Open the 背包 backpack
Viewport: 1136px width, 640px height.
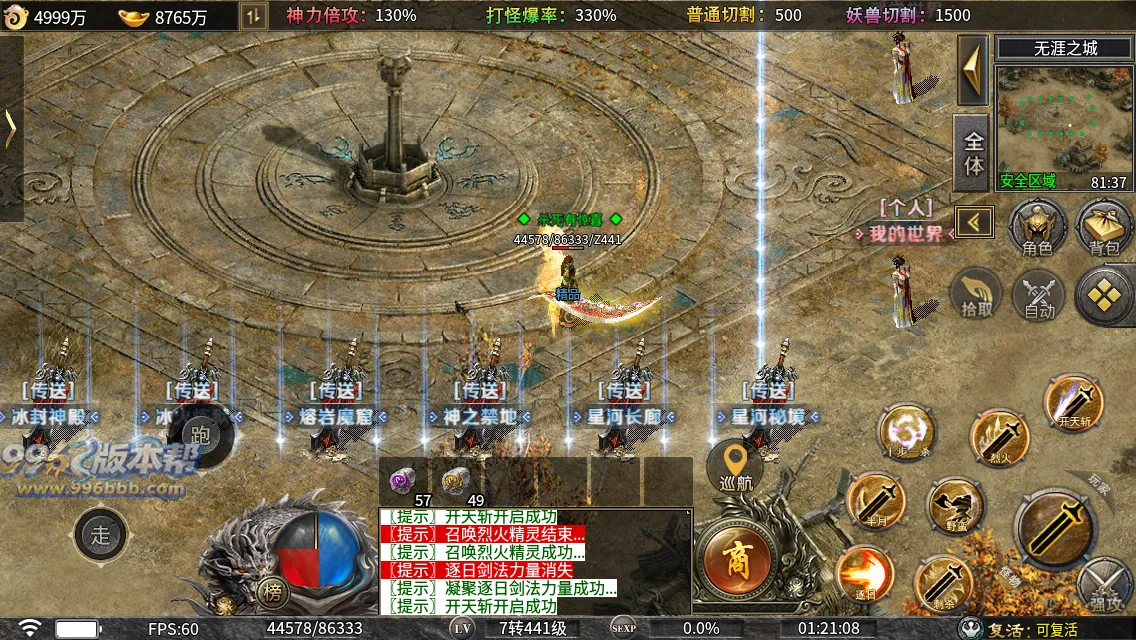1104,226
